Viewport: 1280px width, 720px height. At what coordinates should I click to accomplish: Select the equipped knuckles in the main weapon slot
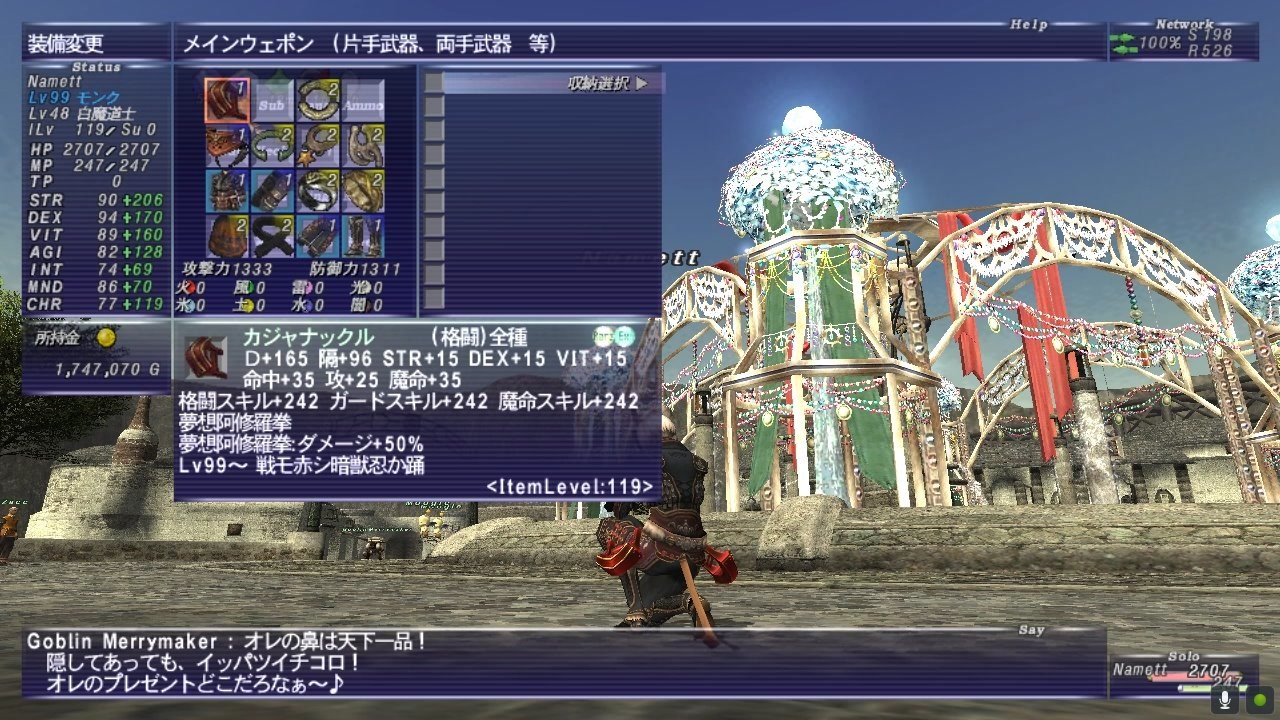coord(225,97)
